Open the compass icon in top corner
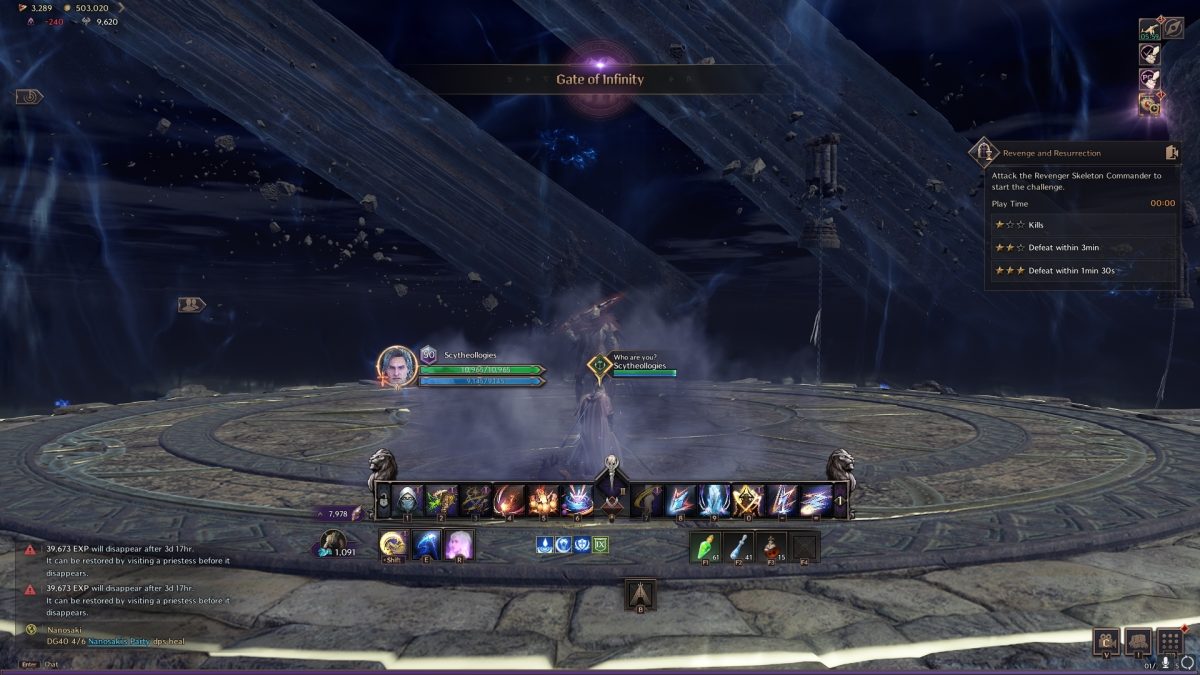Screen dimensions: 1200x675 click(x=1173, y=28)
